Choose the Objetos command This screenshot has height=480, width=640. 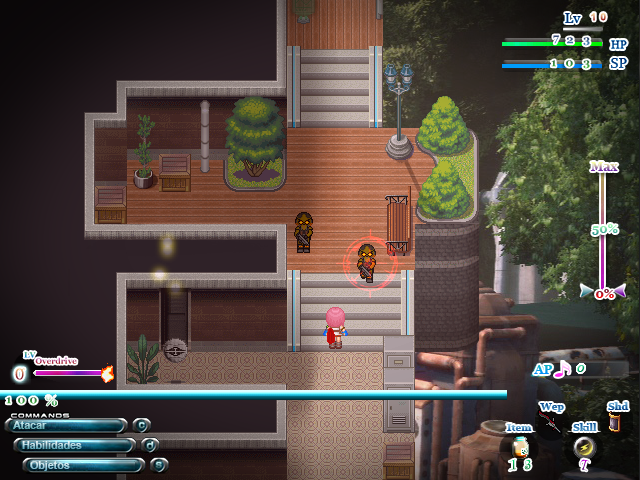tap(82, 465)
